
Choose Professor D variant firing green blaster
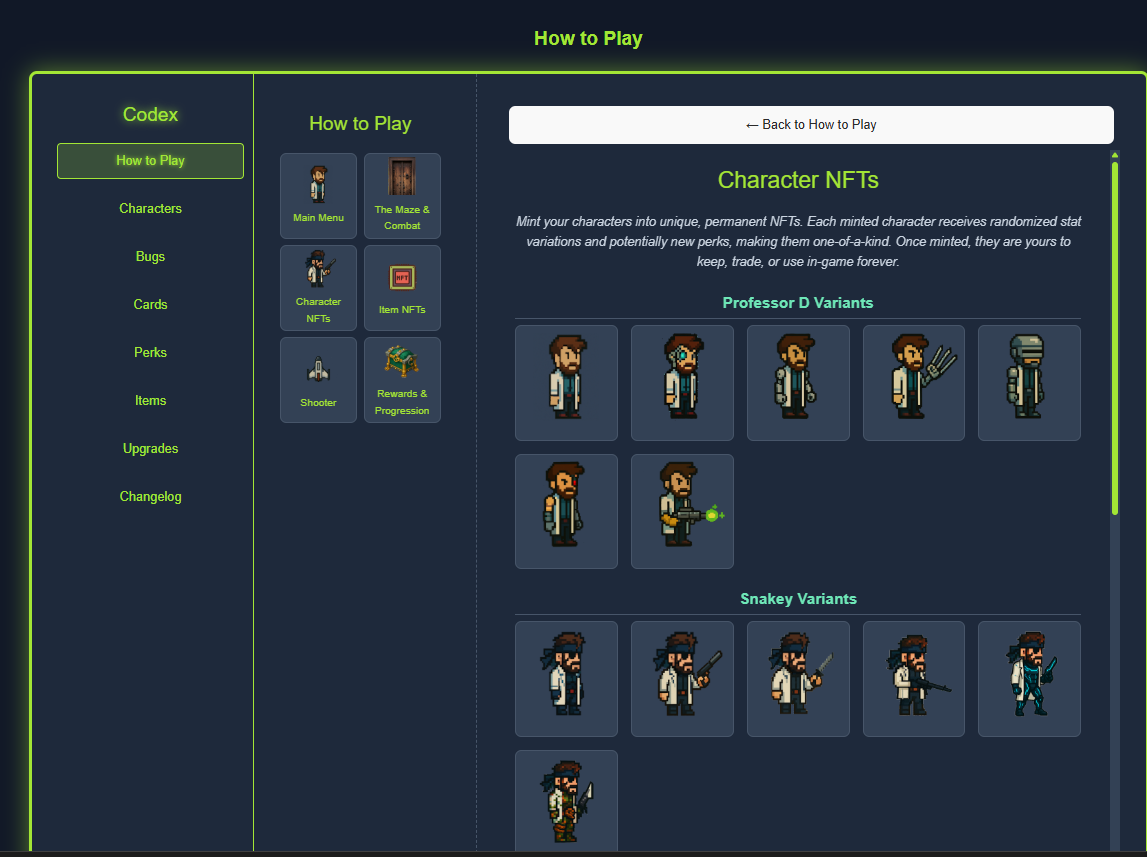tap(682, 512)
